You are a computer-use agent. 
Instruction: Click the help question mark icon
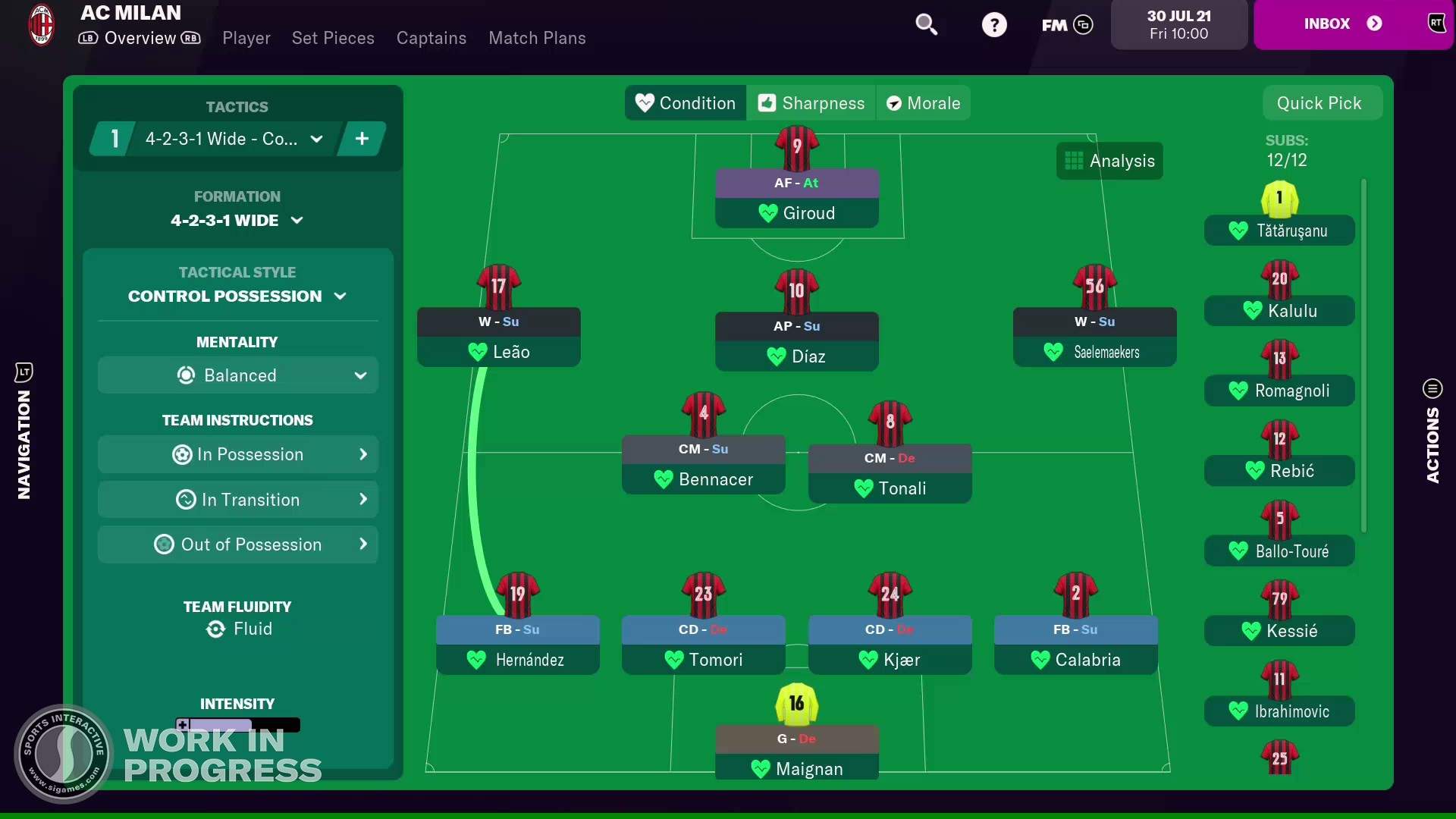coord(995,25)
